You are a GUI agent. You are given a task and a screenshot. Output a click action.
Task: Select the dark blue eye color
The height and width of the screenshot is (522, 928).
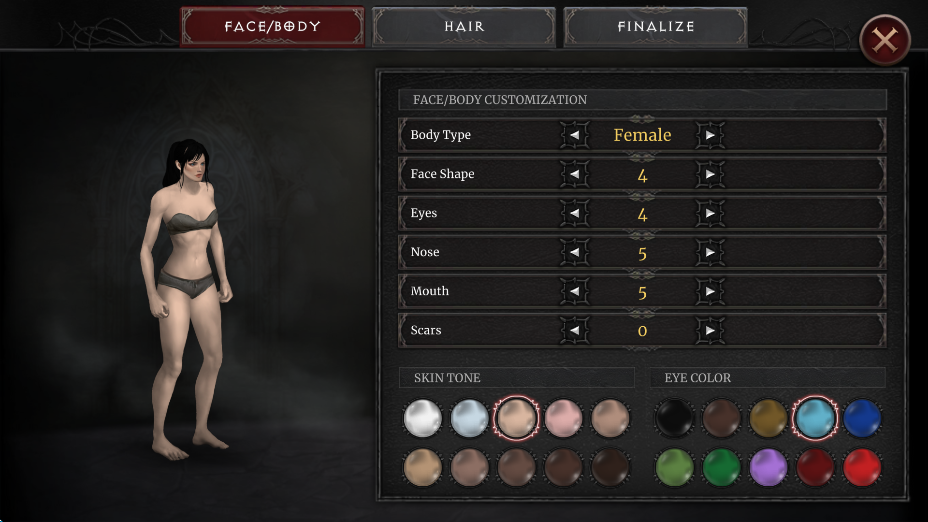[862, 418]
